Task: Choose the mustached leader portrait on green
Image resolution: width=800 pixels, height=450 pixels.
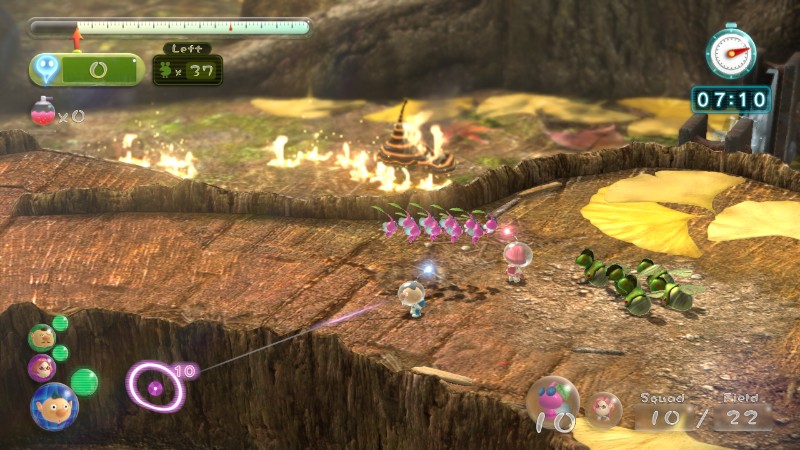Action: (41, 337)
